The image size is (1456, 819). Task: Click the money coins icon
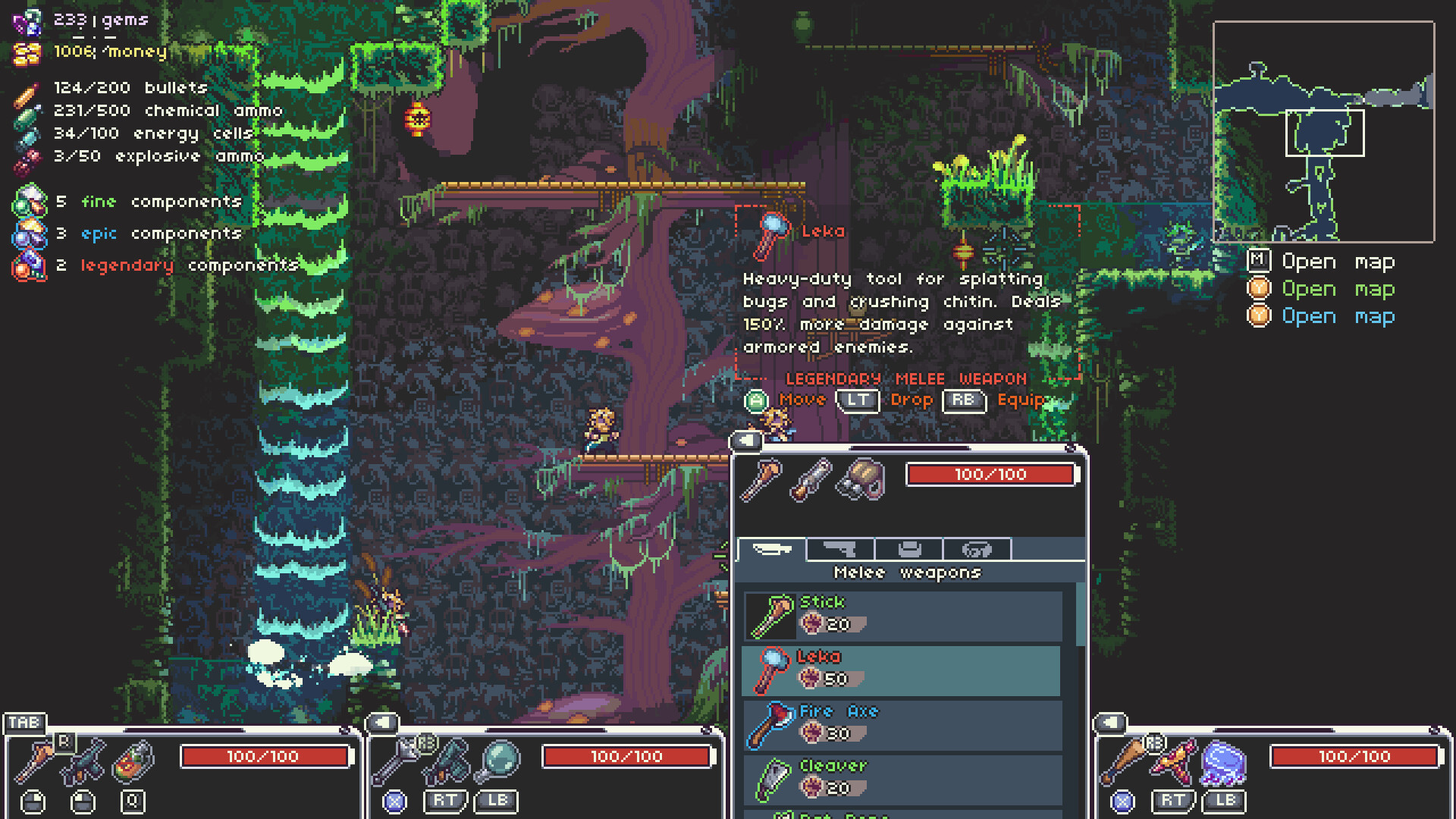(29, 52)
